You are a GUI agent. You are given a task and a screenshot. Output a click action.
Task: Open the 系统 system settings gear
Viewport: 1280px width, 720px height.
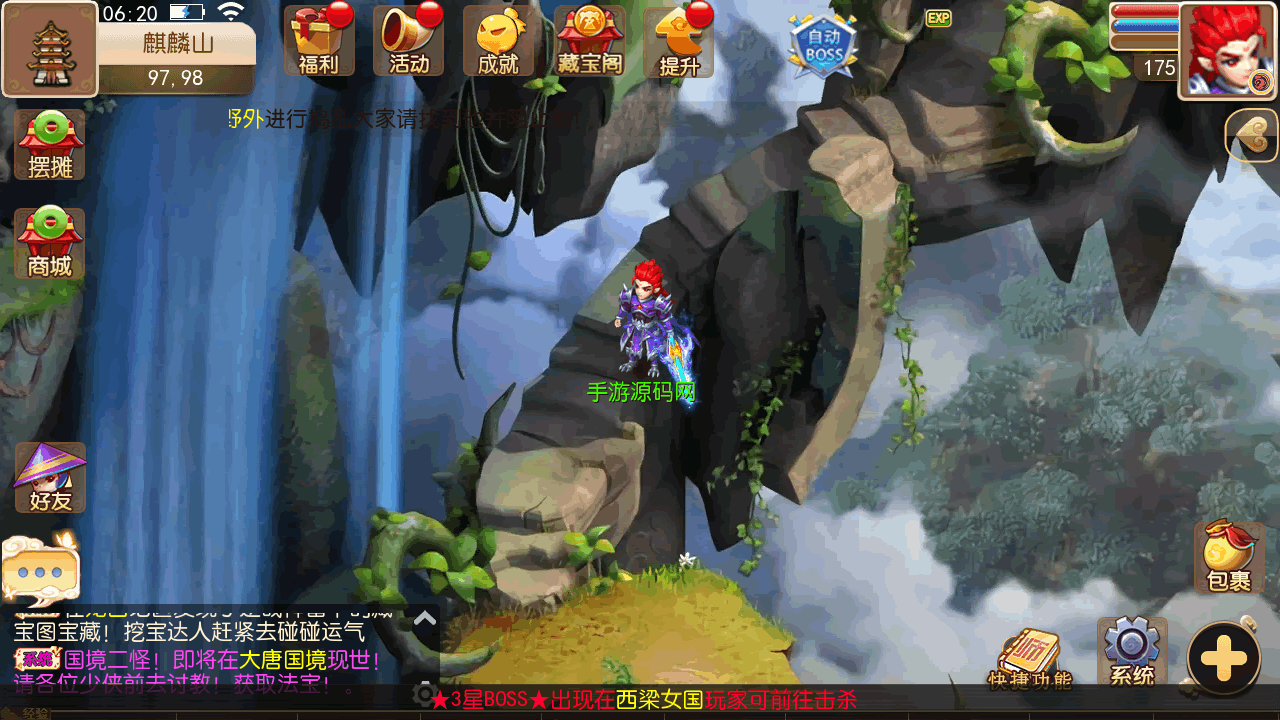click(x=1132, y=652)
